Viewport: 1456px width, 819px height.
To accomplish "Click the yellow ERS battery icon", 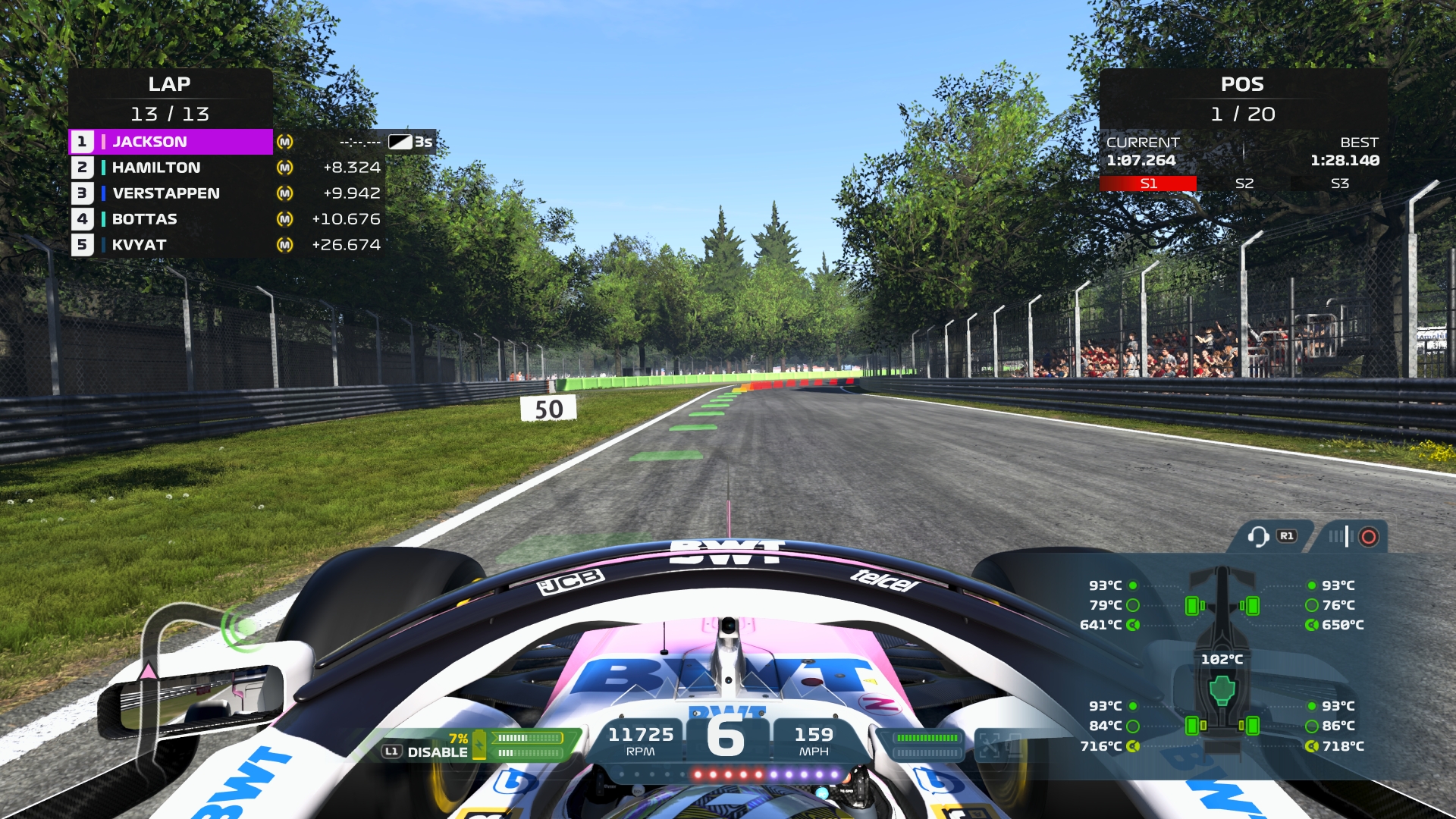I will tap(479, 745).
